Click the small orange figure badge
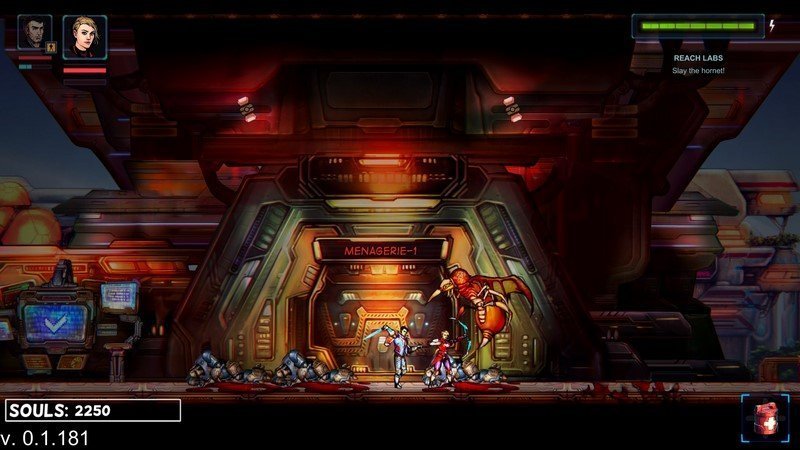The image size is (800, 450). coord(50,46)
